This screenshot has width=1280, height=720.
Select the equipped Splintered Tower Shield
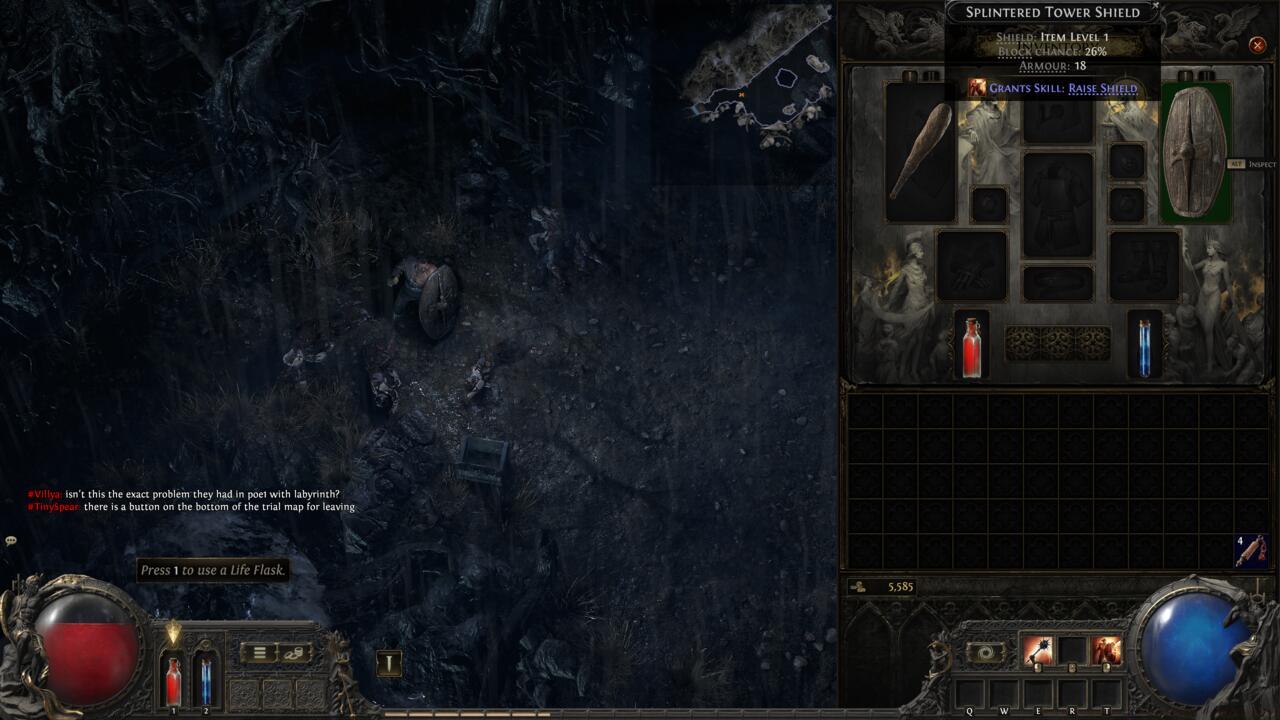coord(1195,152)
